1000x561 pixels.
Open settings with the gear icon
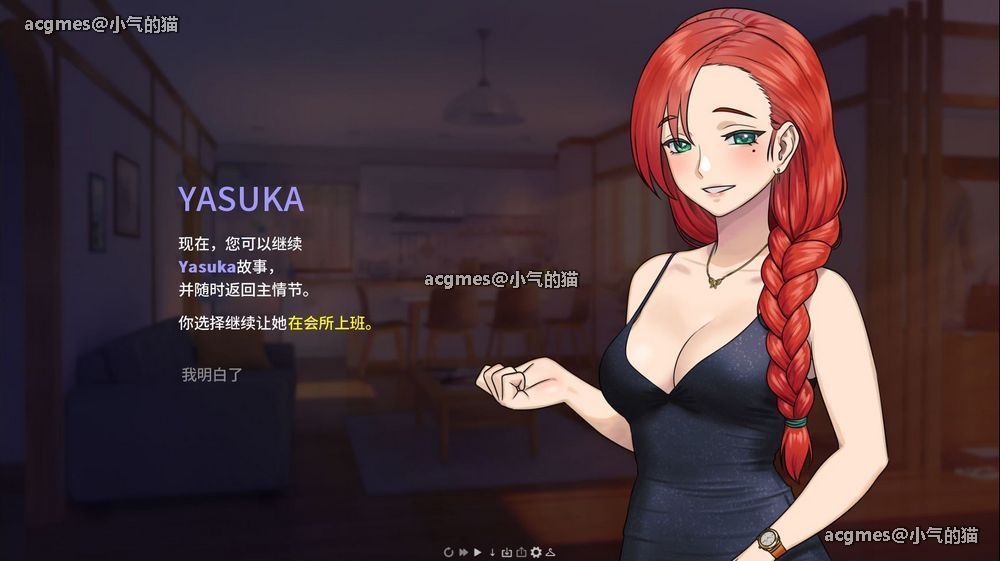tap(536, 552)
